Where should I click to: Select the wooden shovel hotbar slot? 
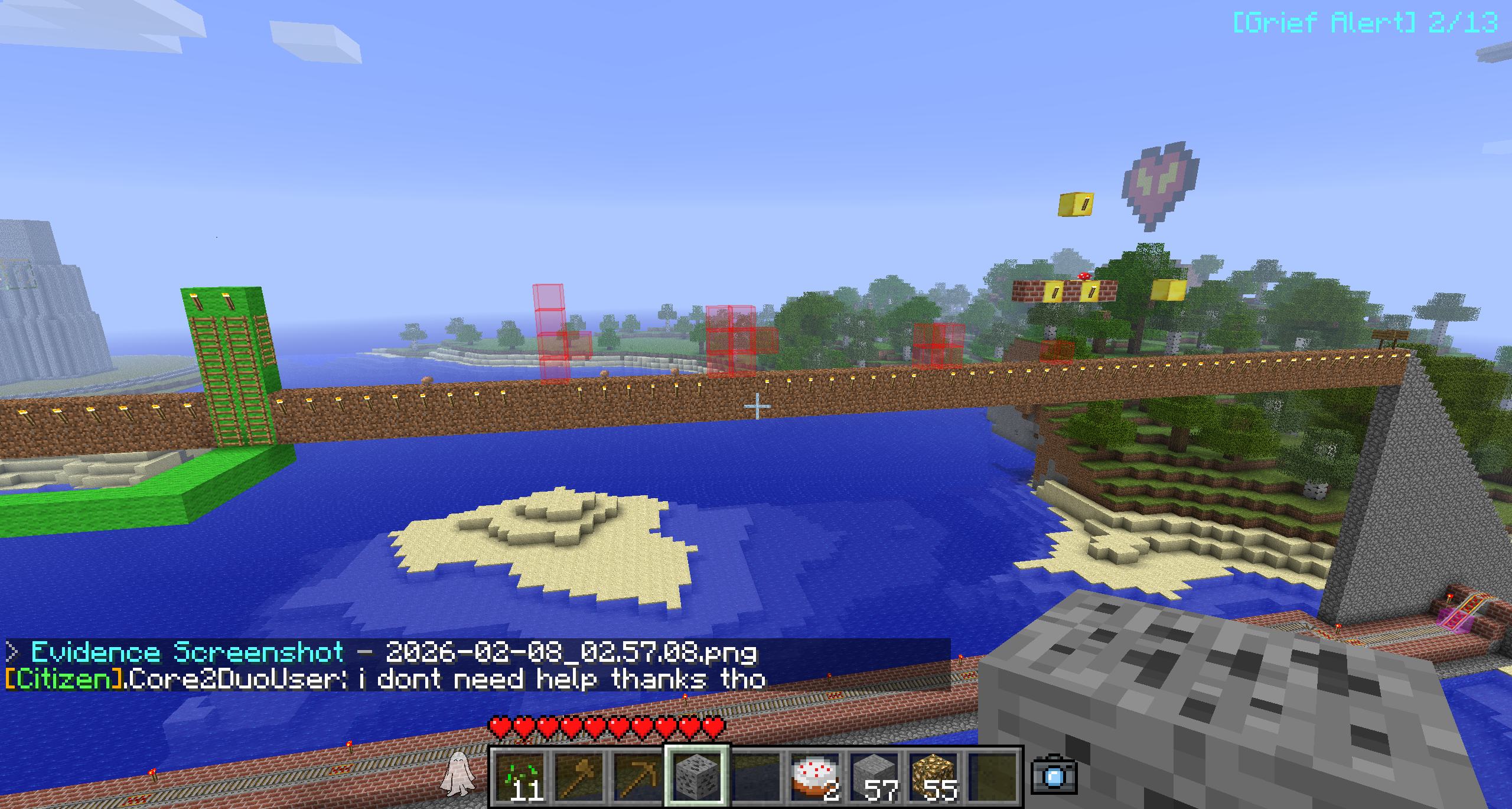coord(579,776)
